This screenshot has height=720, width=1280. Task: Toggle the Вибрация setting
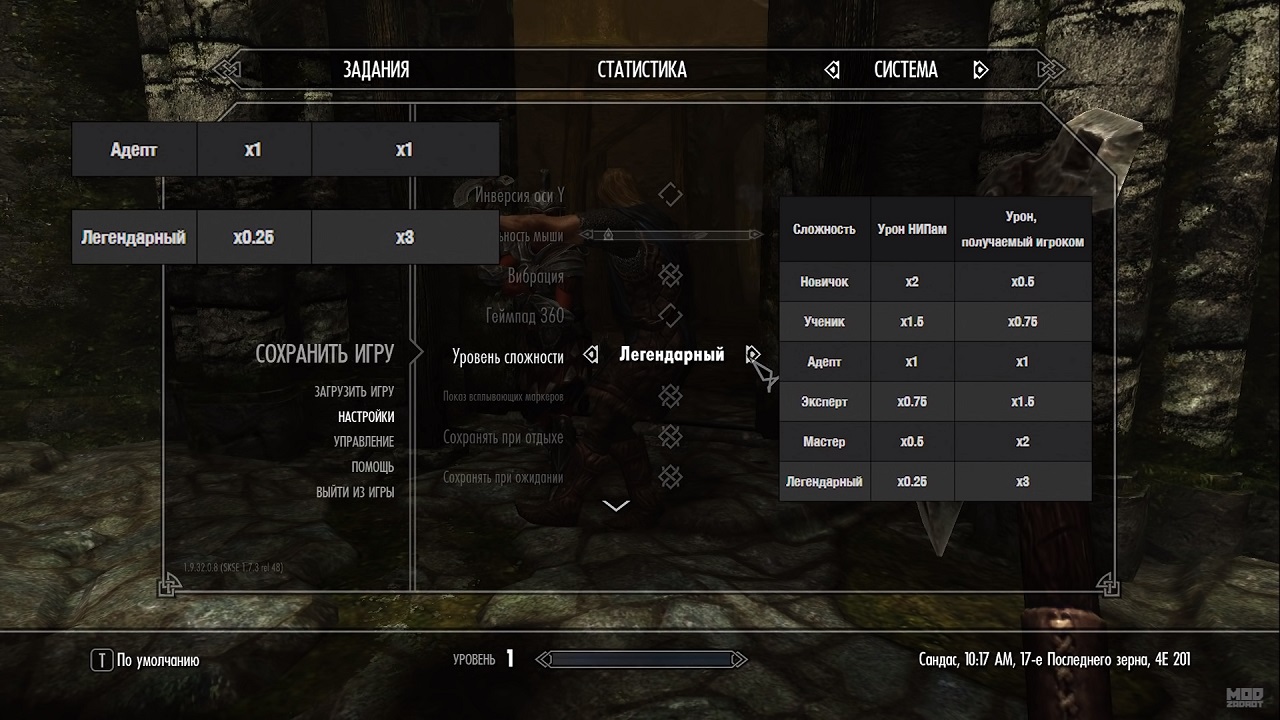click(670, 276)
